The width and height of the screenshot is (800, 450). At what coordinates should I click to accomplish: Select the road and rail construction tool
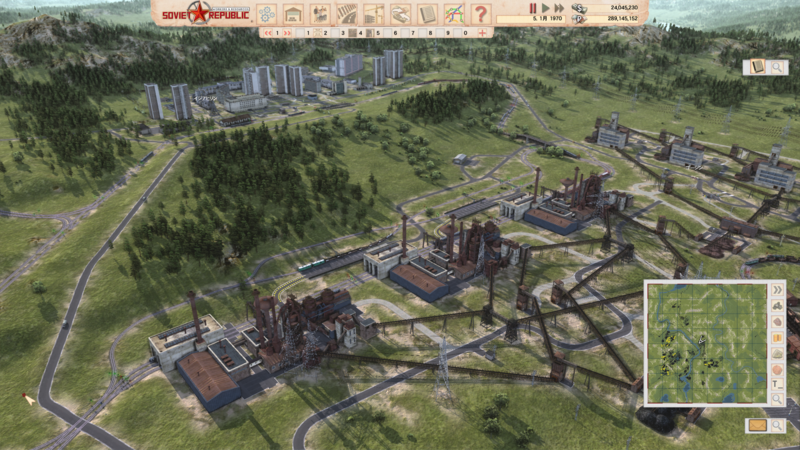(347, 14)
